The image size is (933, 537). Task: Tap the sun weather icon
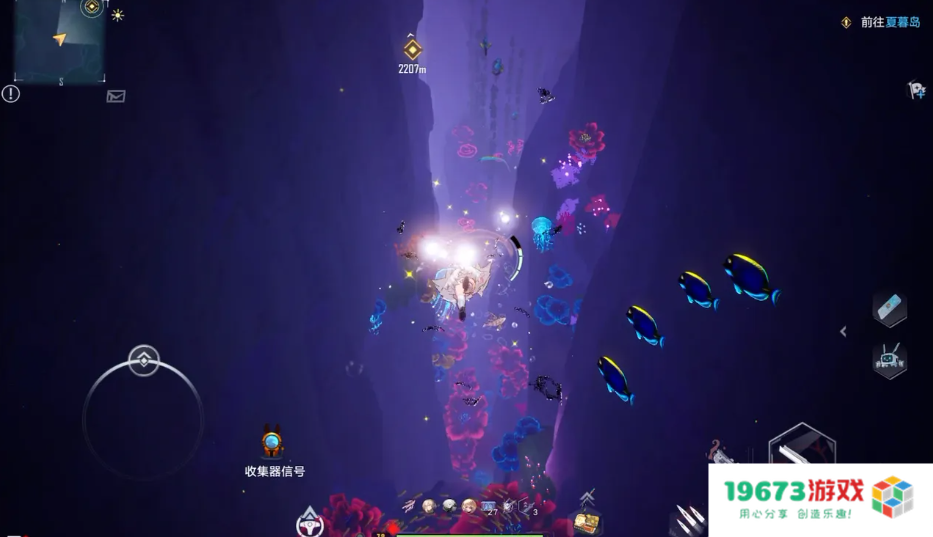pos(118,15)
